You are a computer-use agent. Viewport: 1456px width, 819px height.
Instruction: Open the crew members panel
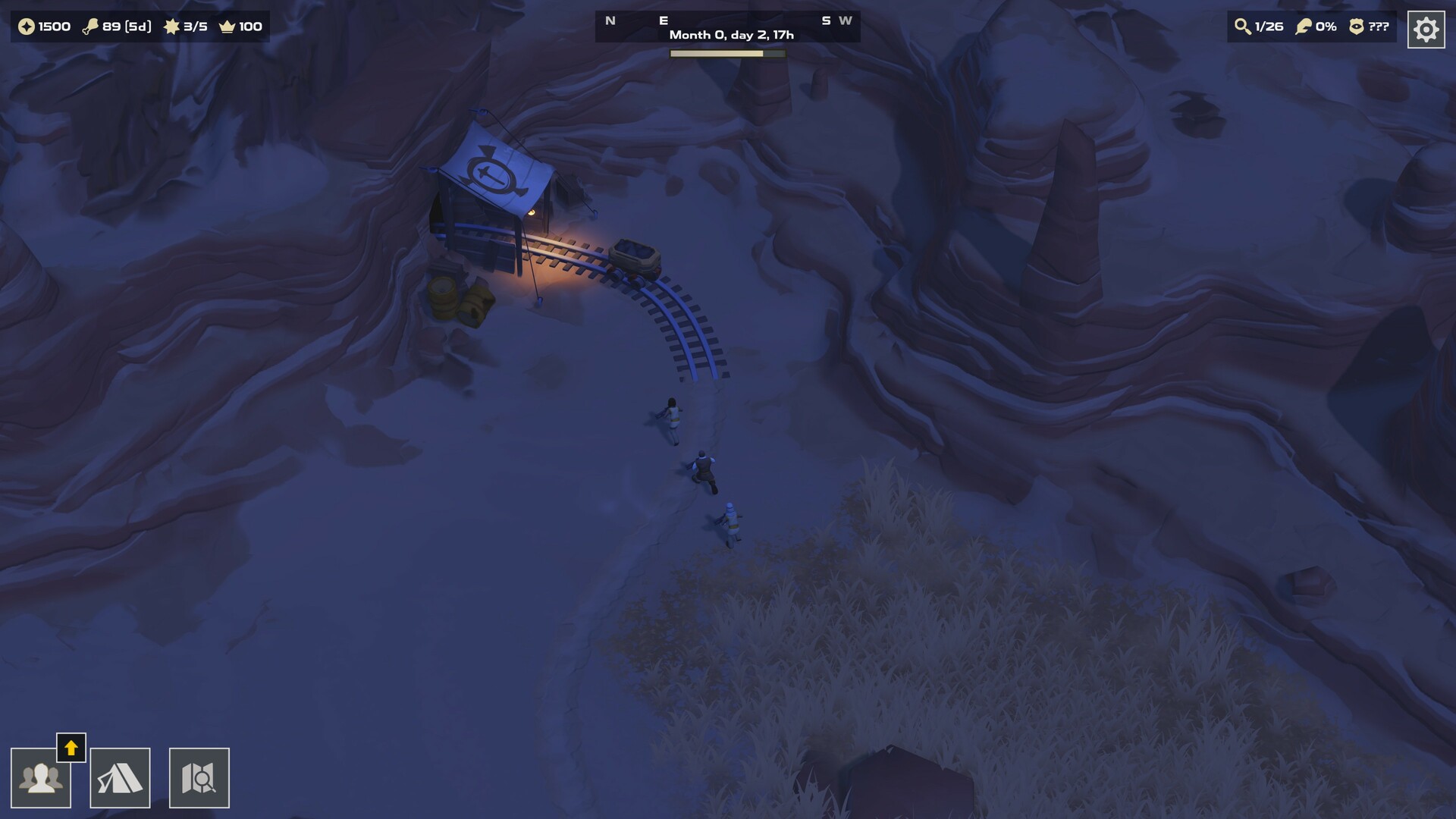pos(42,777)
